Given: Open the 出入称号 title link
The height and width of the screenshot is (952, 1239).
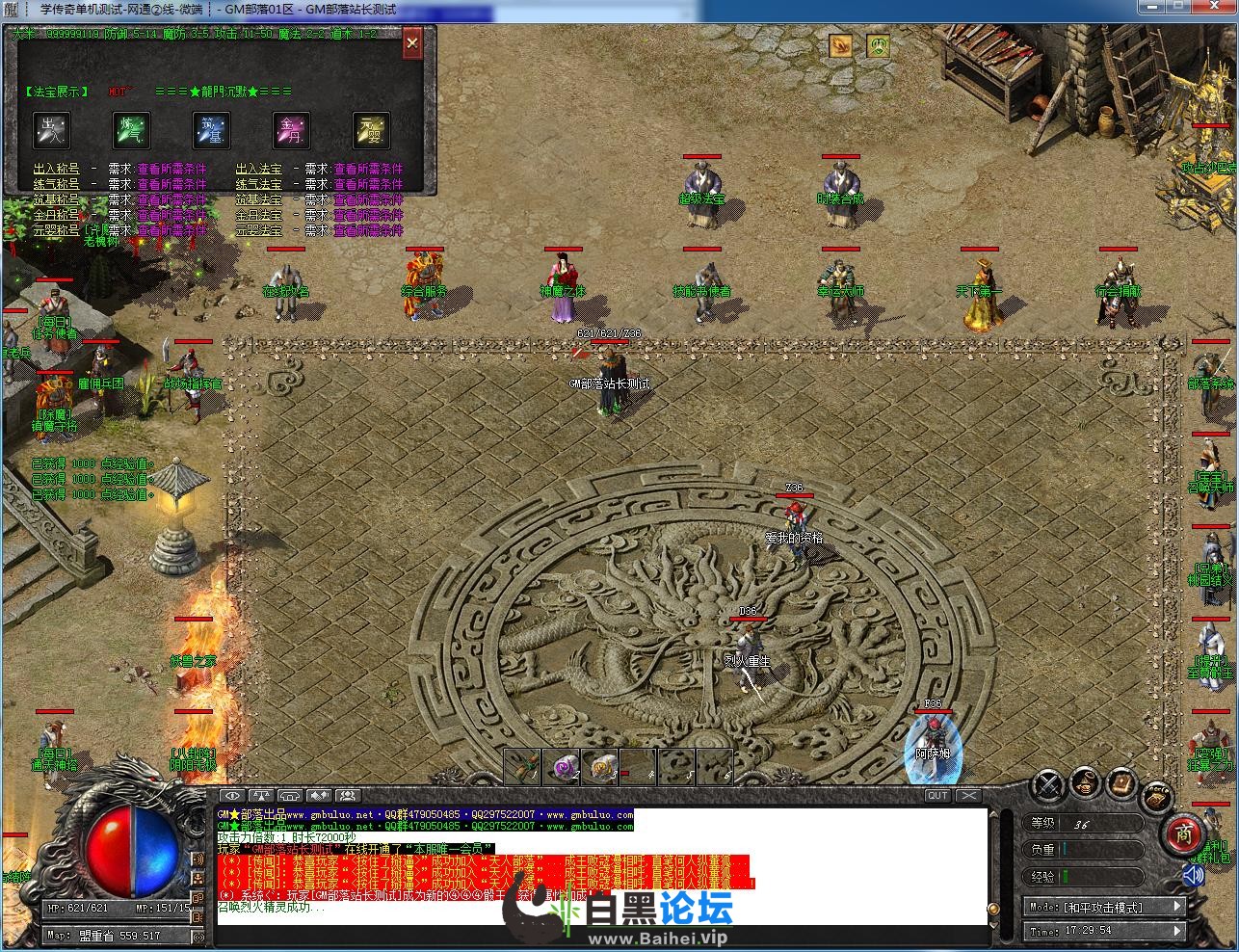Looking at the screenshot, I should [56, 169].
